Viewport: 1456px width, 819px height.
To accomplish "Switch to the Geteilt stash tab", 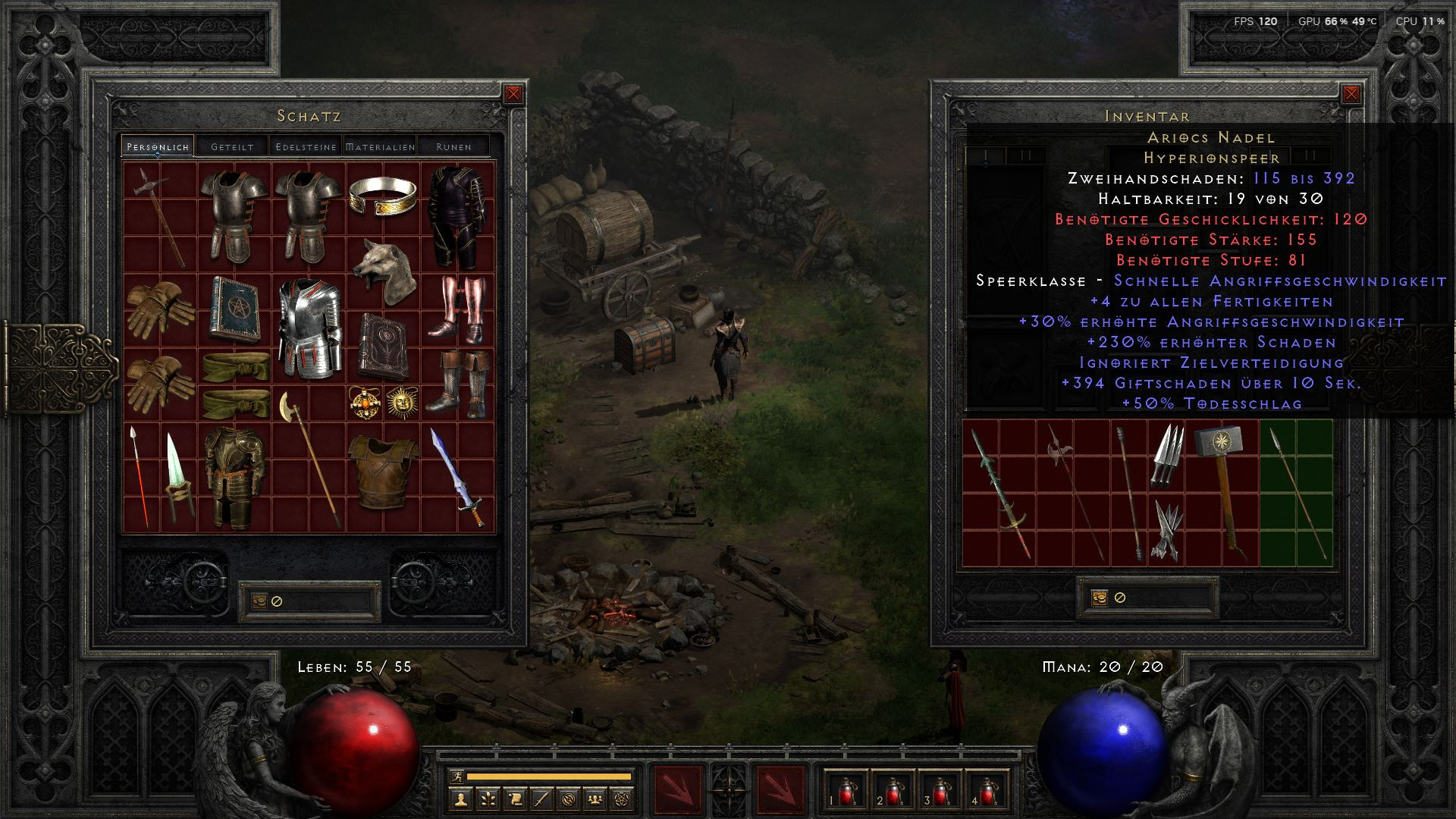I will pos(232,146).
